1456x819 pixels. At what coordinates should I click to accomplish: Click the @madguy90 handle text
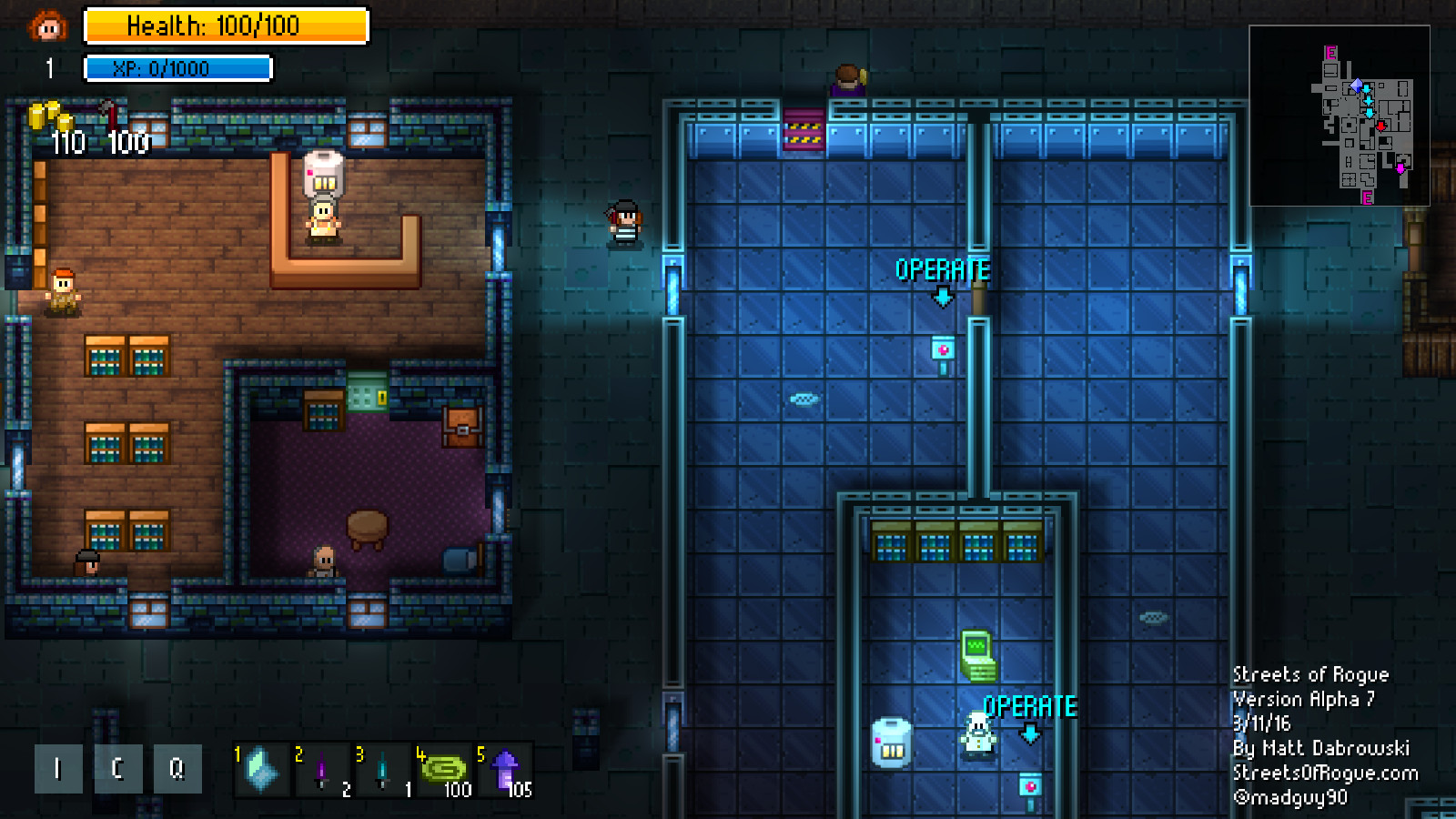(x=1293, y=797)
